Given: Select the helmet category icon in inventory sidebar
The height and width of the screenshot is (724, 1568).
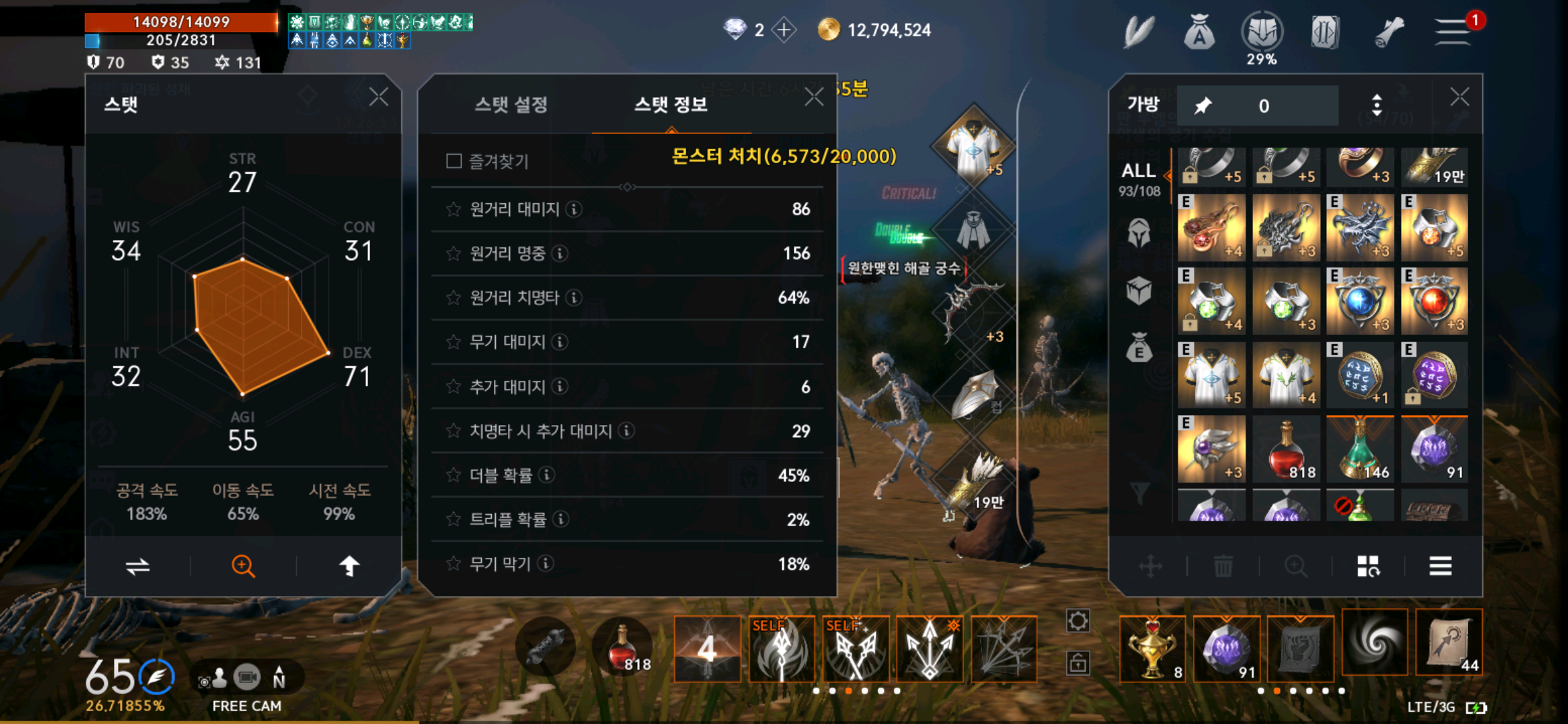Looking at the screenshot, I should tap(1139, 233).
